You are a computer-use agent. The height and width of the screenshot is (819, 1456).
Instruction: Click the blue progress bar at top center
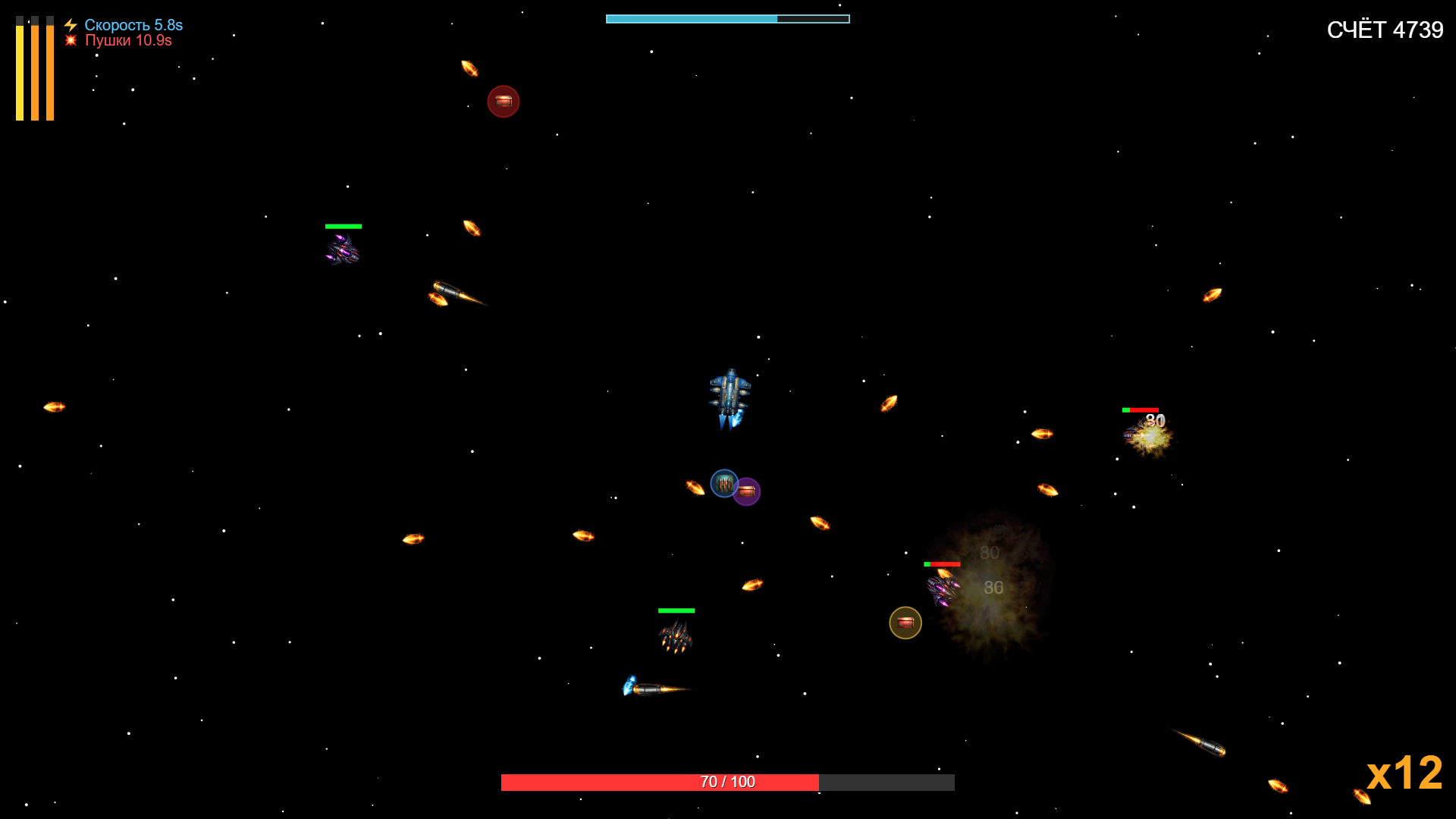726,18
